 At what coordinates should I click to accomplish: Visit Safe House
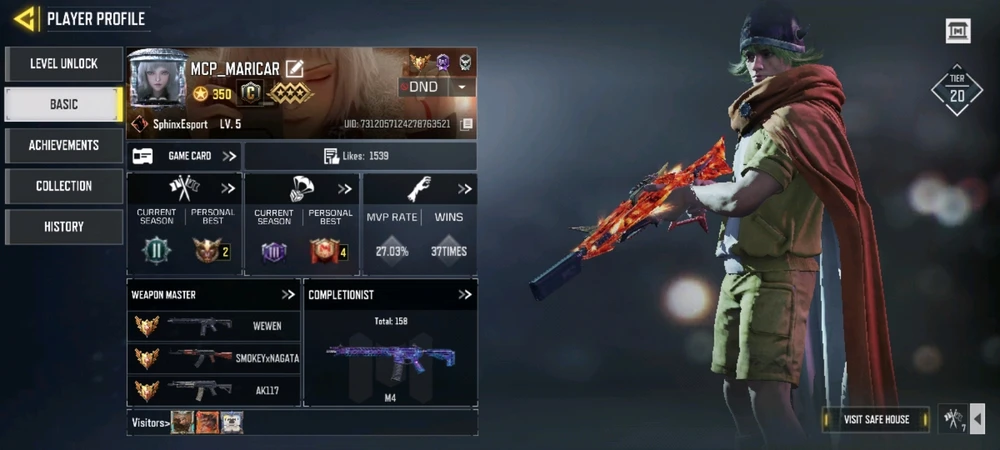pos(876,419)
